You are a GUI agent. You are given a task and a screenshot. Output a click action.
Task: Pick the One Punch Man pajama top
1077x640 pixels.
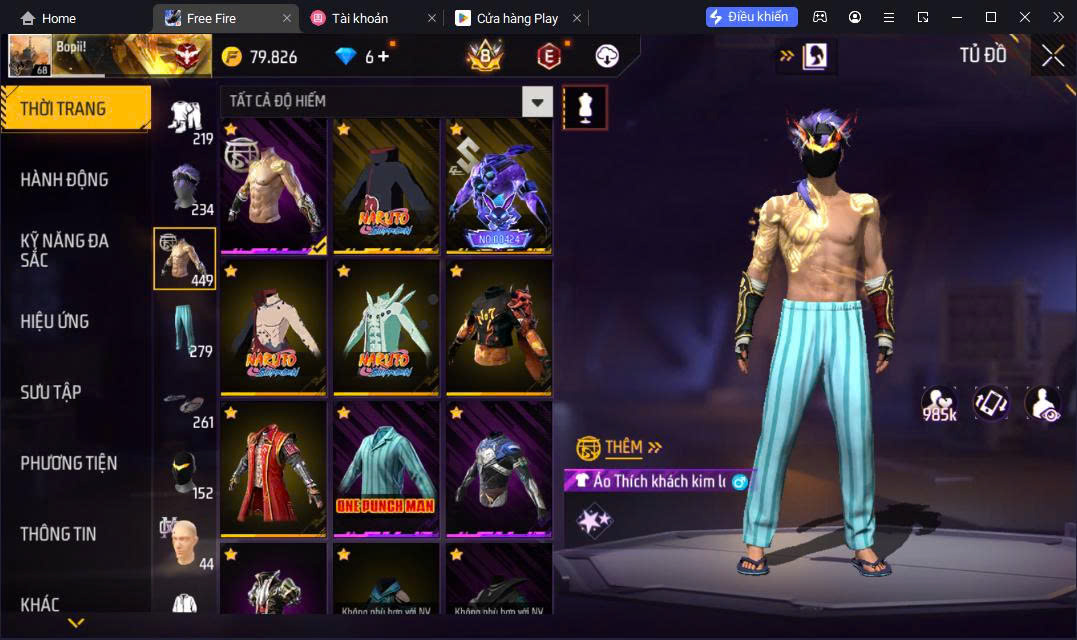(386, 468)
